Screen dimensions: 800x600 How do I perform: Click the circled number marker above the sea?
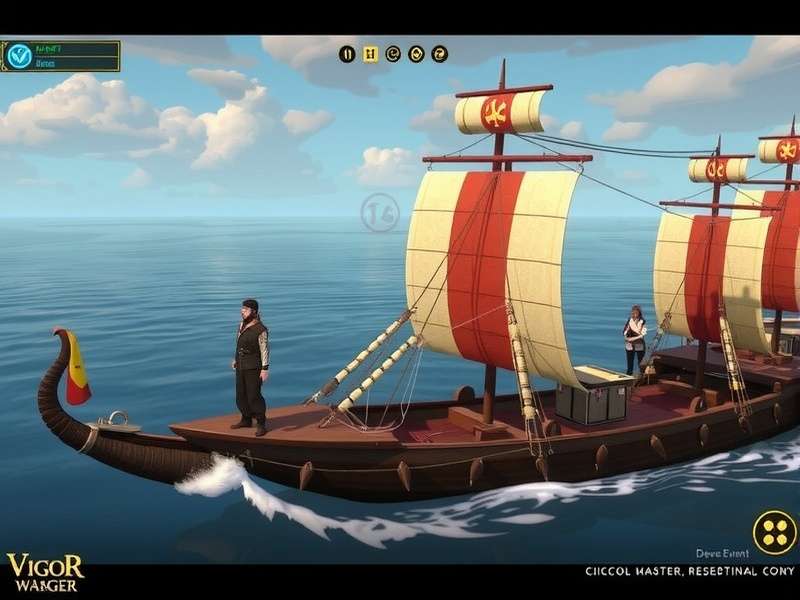[380, 213]
